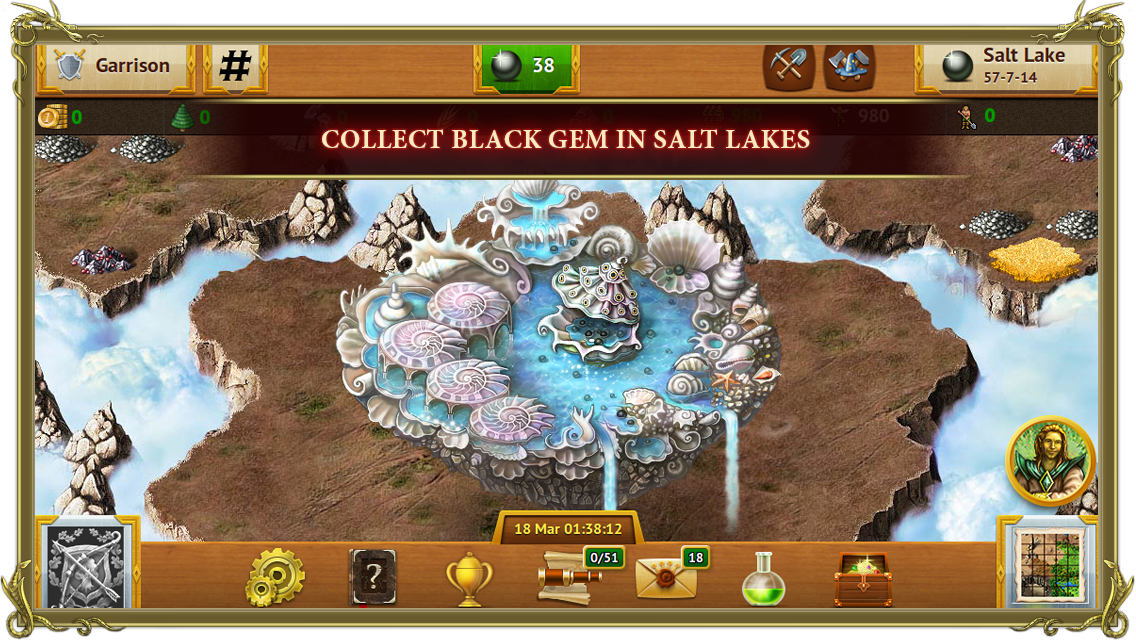
Task: Select the black gem counter showing 38
Action: click(526, 66)
